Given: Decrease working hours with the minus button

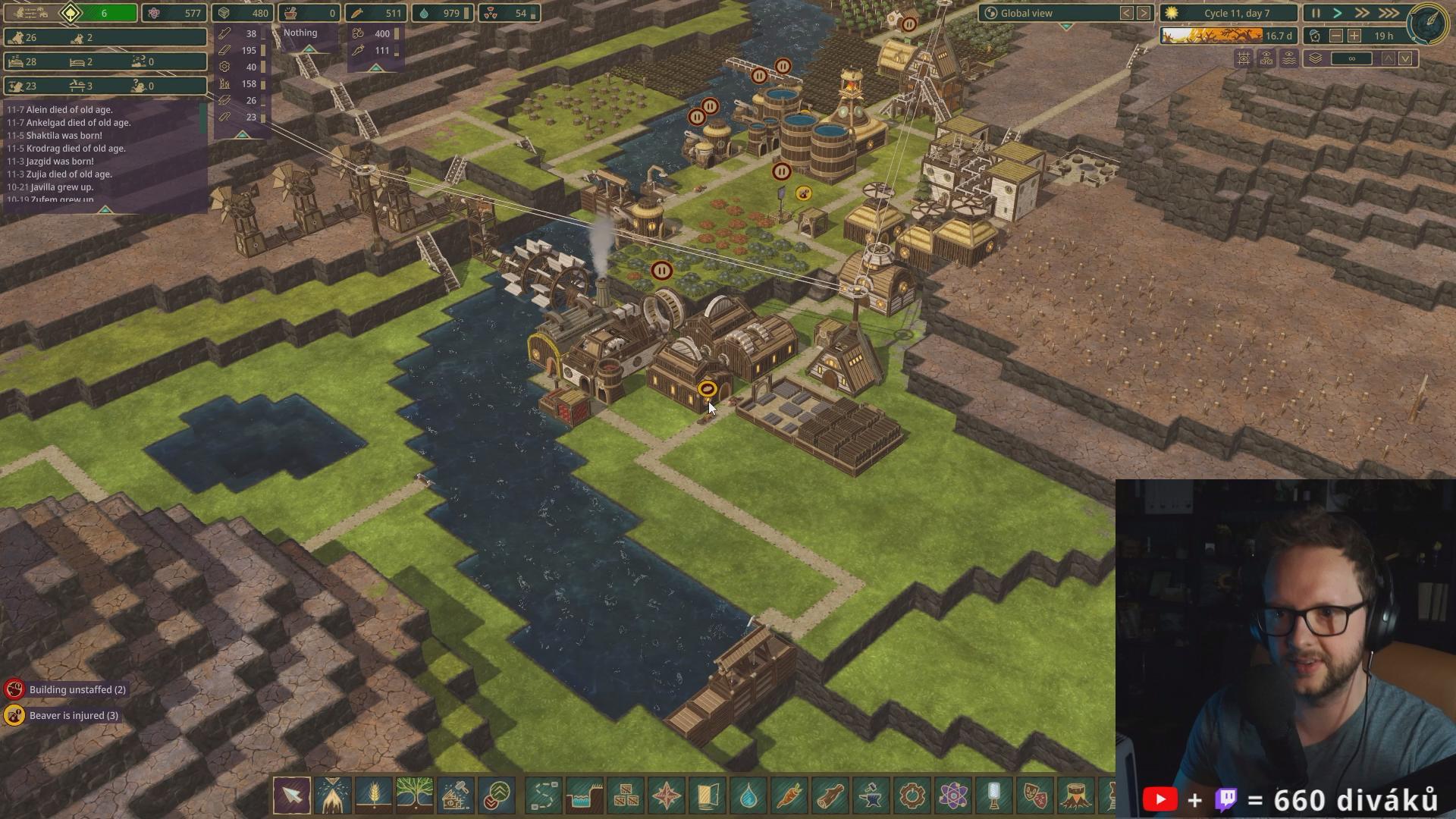Looking at the screenshot, I should [1336, 36].
